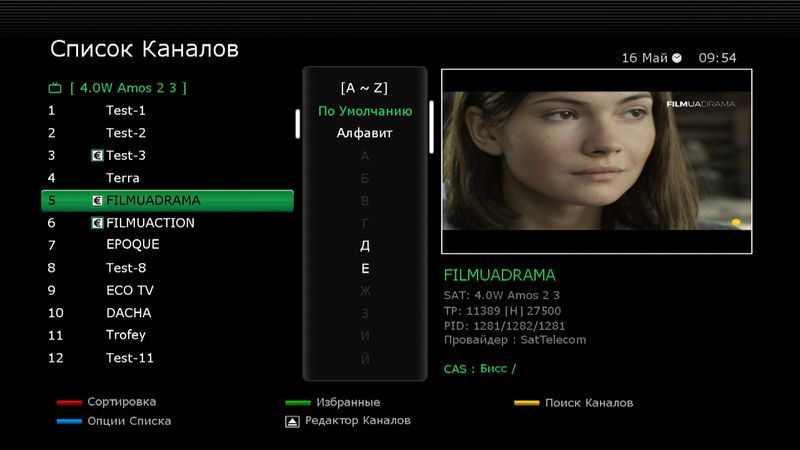Viewport: 800px width, 450px height.
Task: Switch to the ECO TV channel
Action: pos(130,290)
